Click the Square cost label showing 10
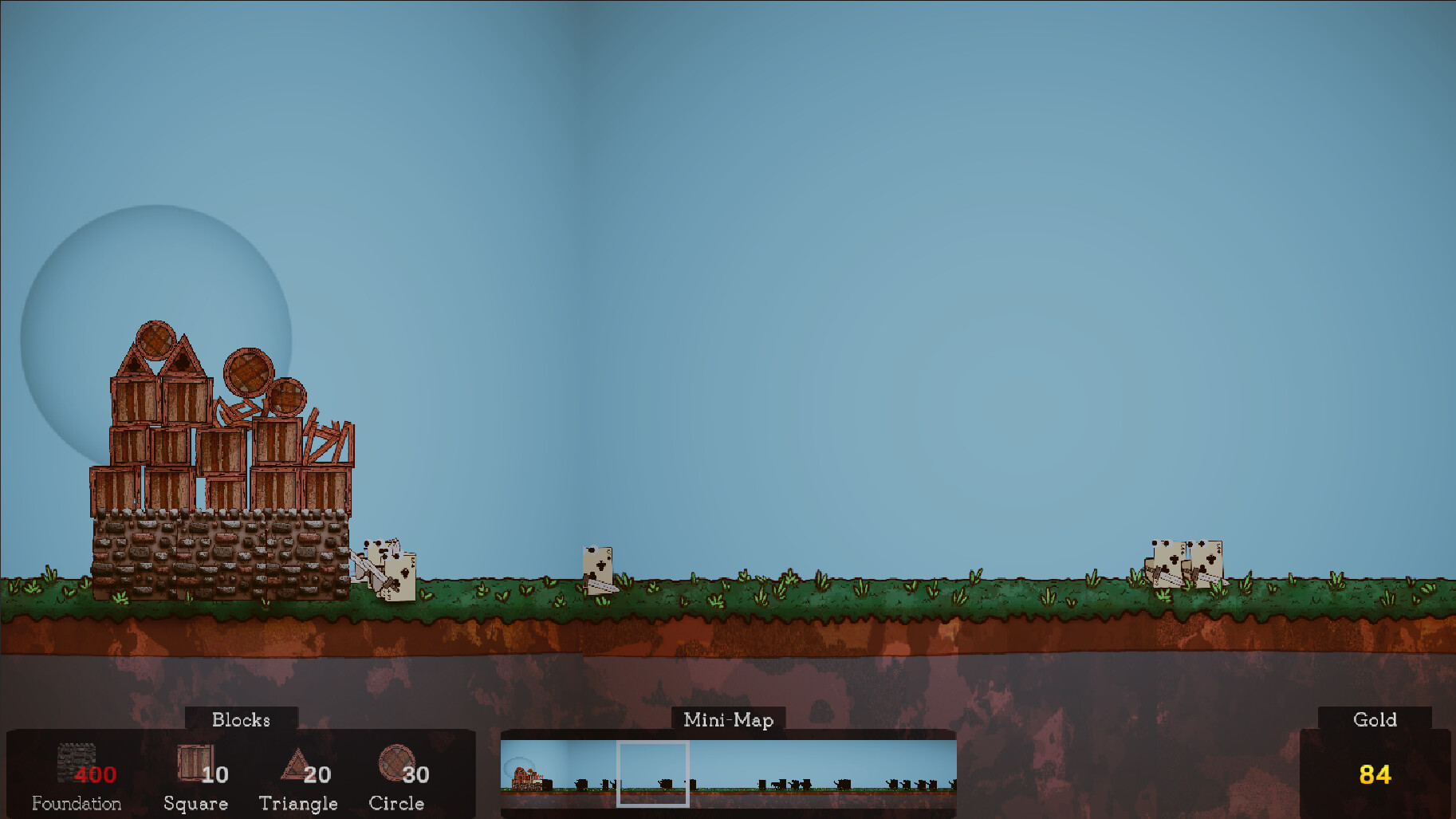The width and height of the screenshot is (1456, 819). point(216,774)
